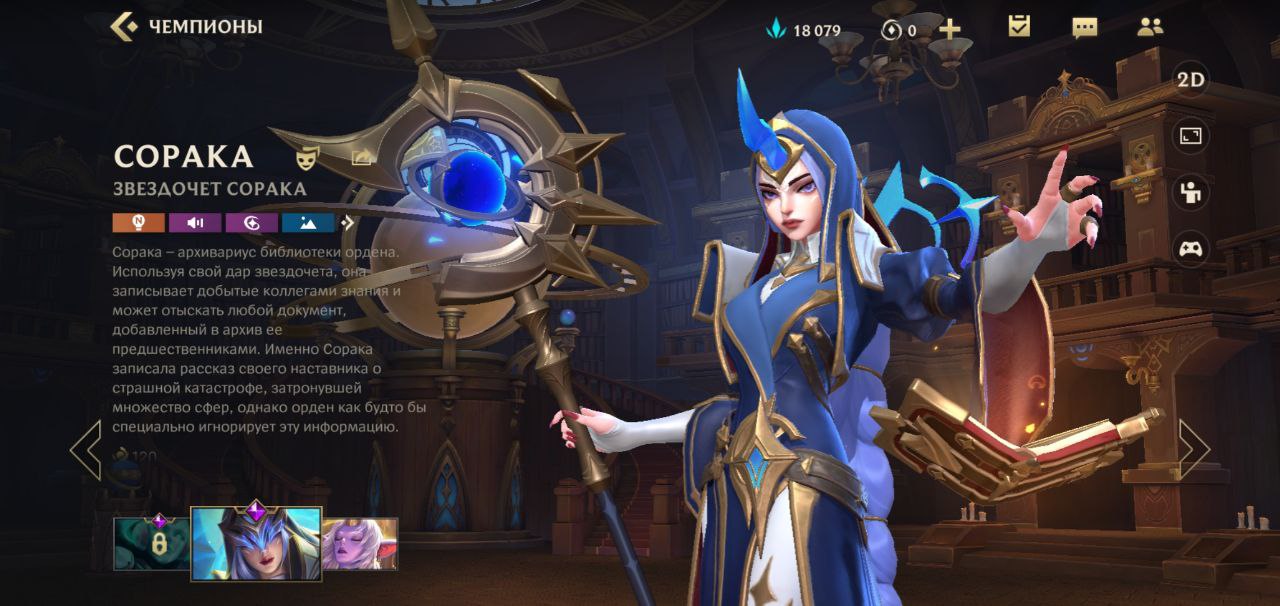This screenshot has height=606, width=1280.
Task: Click the theater mask icon beside Сорака
Action: coord(307,158)
